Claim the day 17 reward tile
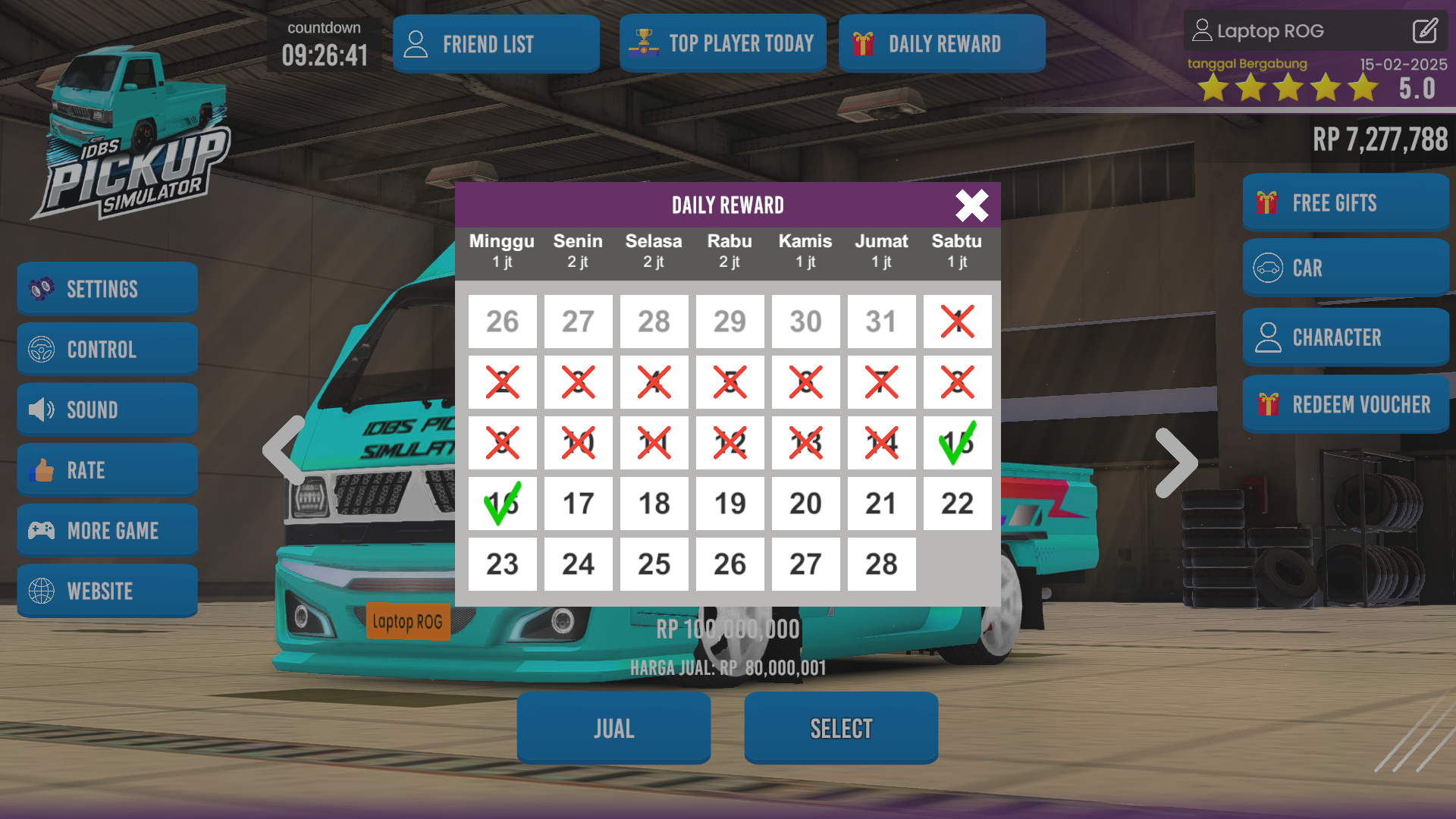 click(578, 503)
